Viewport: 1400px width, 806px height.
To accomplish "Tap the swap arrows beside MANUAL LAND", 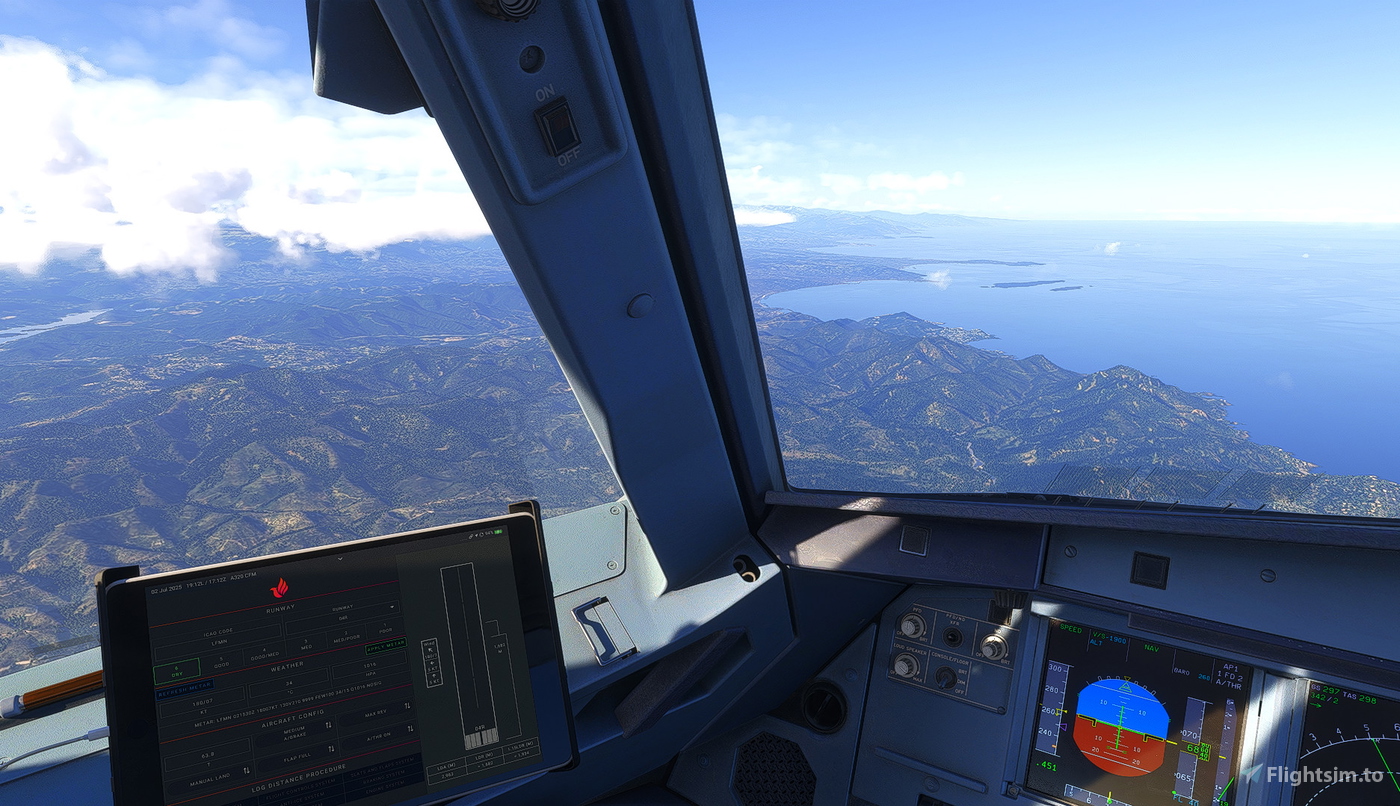I will click(x=246, y=770).
